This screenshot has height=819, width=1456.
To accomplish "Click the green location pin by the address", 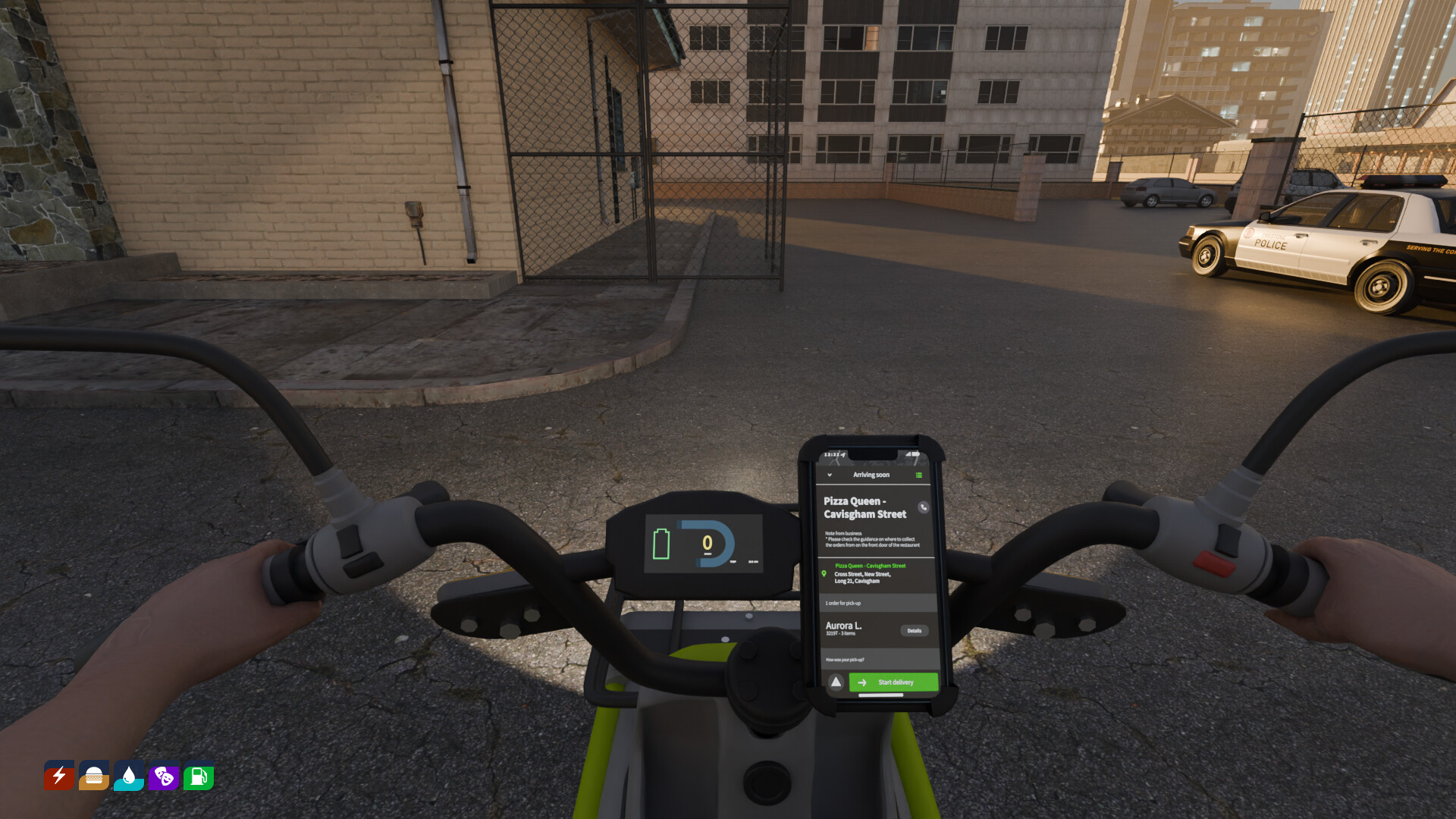I will pos(824,573).
